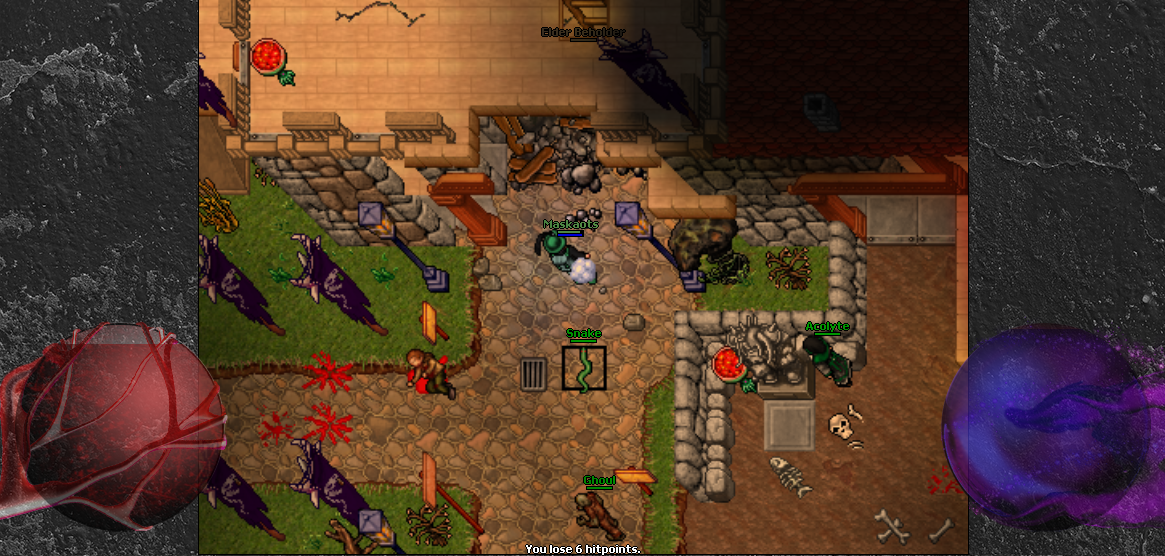Screen dimensions: 1165x556
Task: Click the Snake with the black target frame
Action: point(584,368)
